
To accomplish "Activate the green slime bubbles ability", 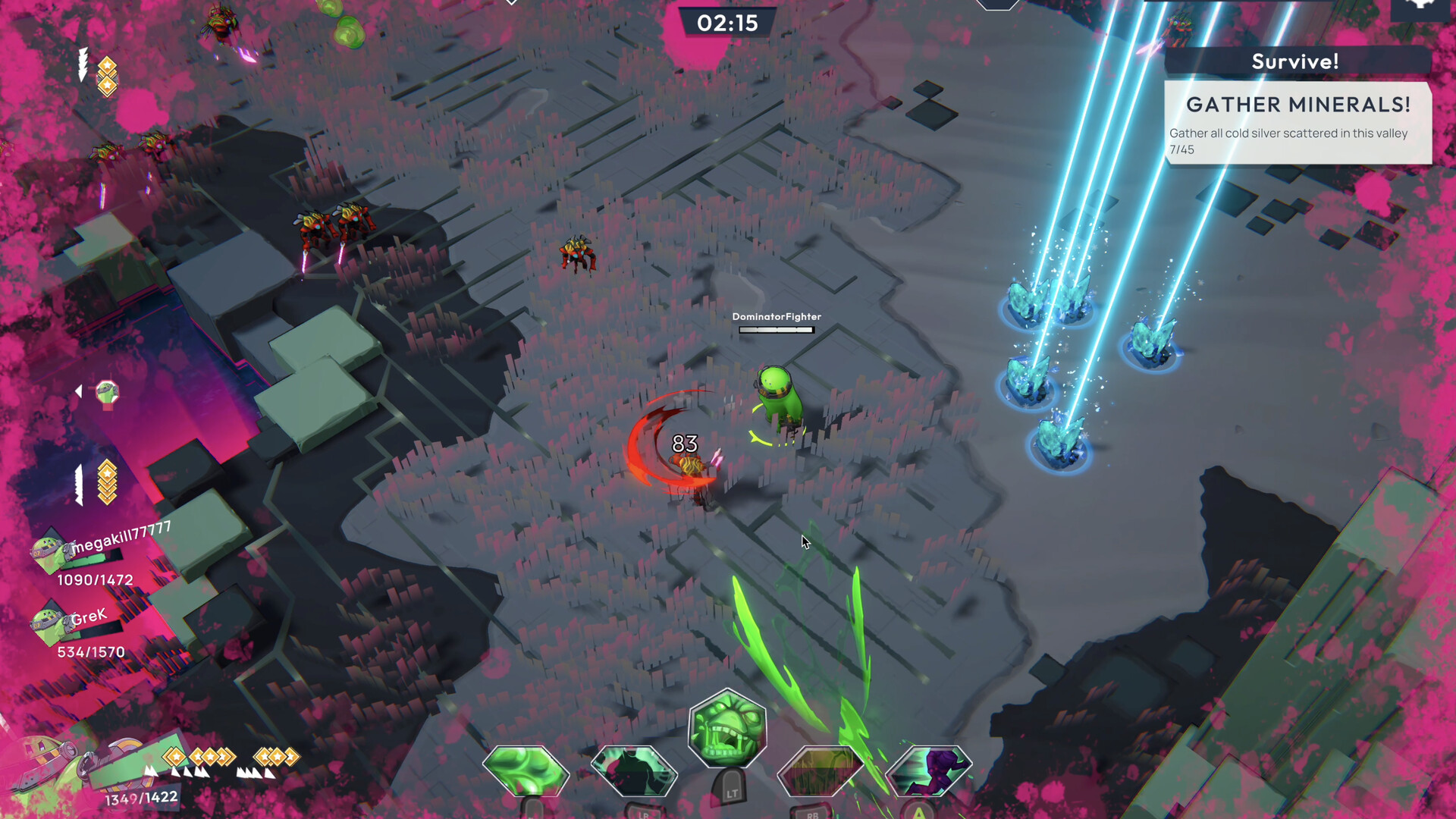I will coord(526,770).
